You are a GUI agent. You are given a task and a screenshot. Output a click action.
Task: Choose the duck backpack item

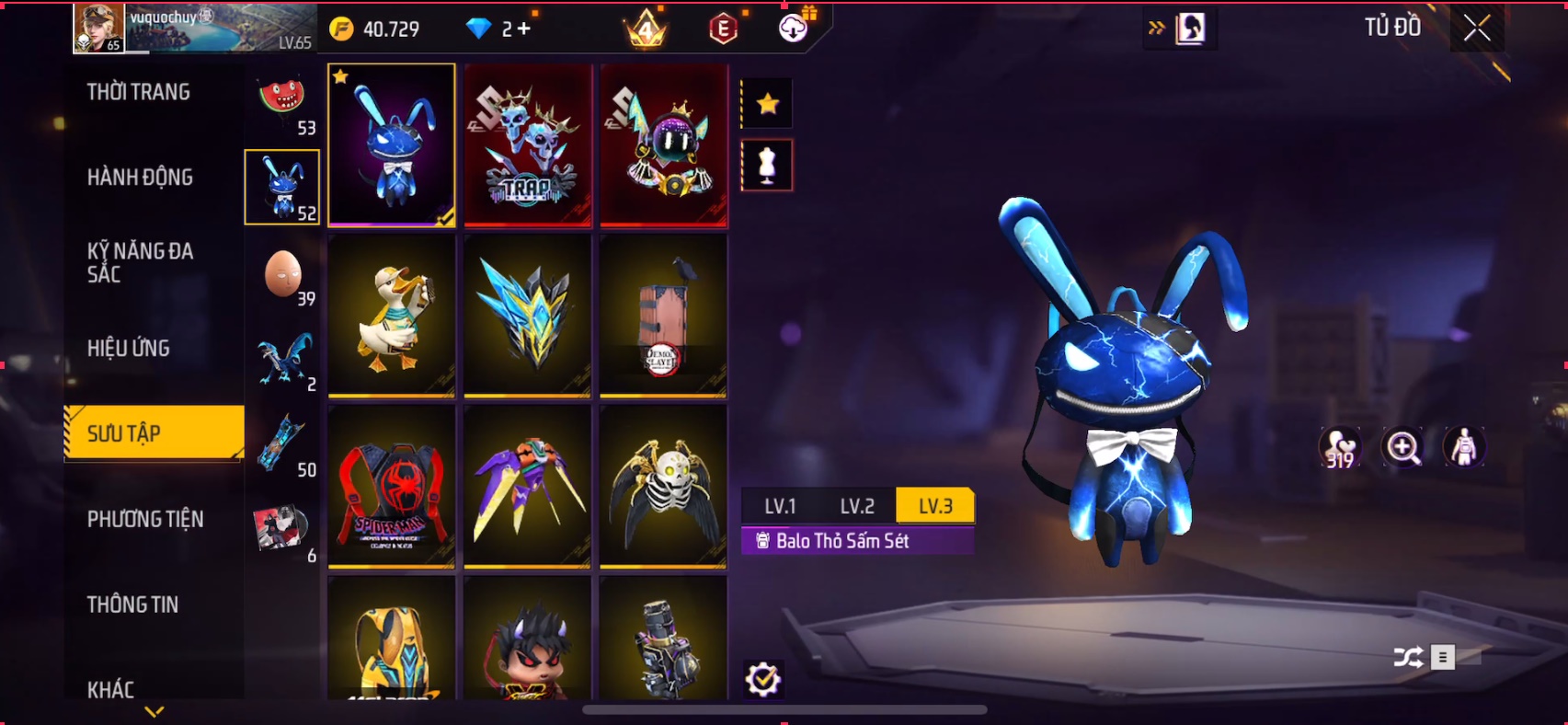tap(391, 316)
